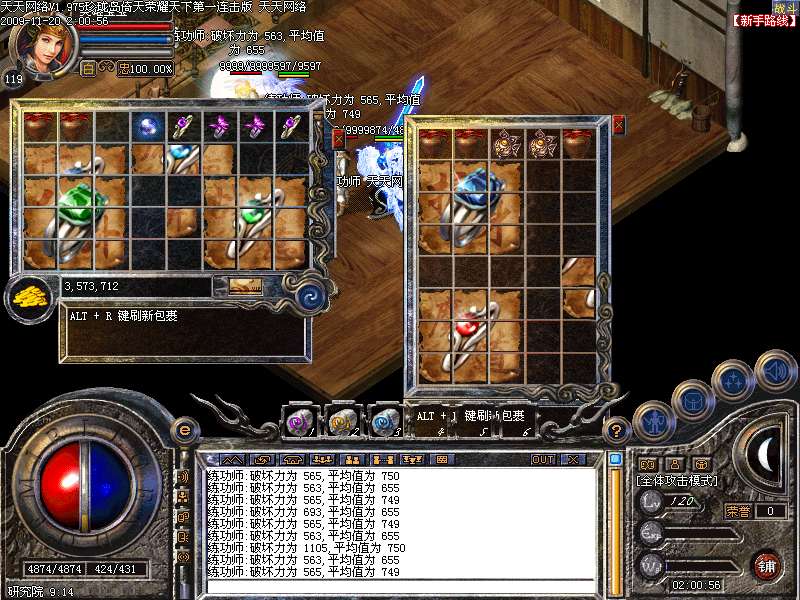Click the gold coins pile icon

pos(30,297)
